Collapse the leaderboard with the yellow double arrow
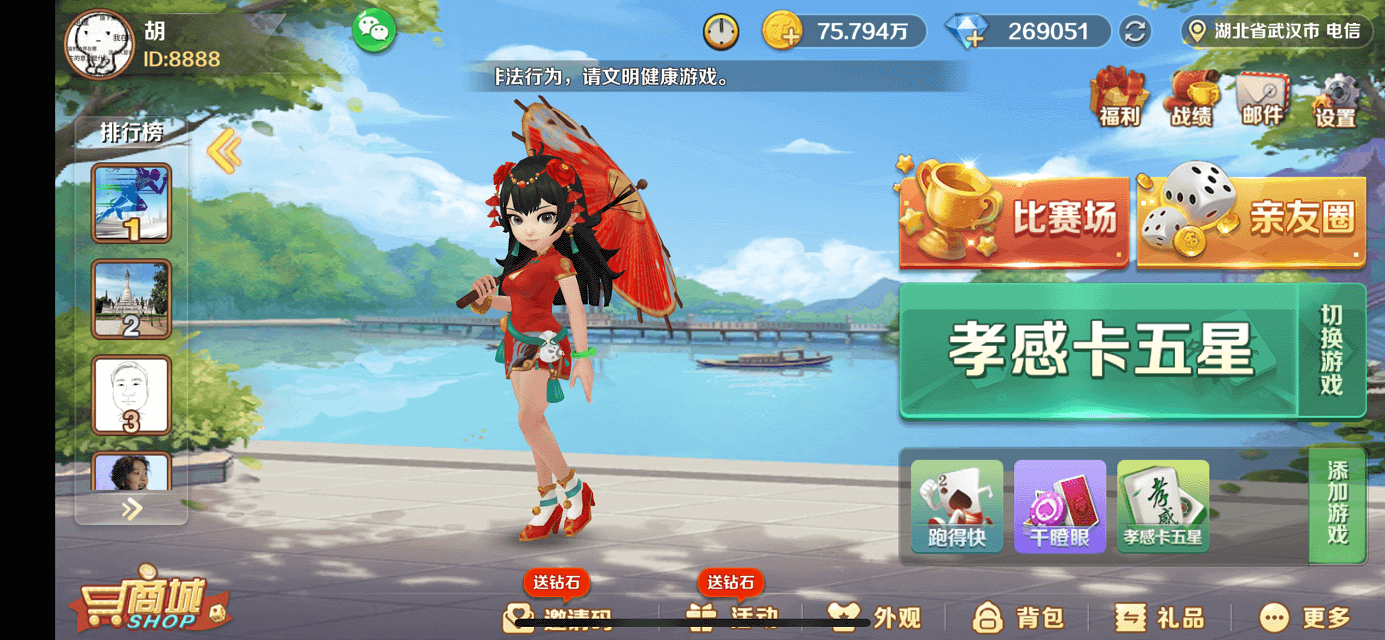 click(224, 152)
